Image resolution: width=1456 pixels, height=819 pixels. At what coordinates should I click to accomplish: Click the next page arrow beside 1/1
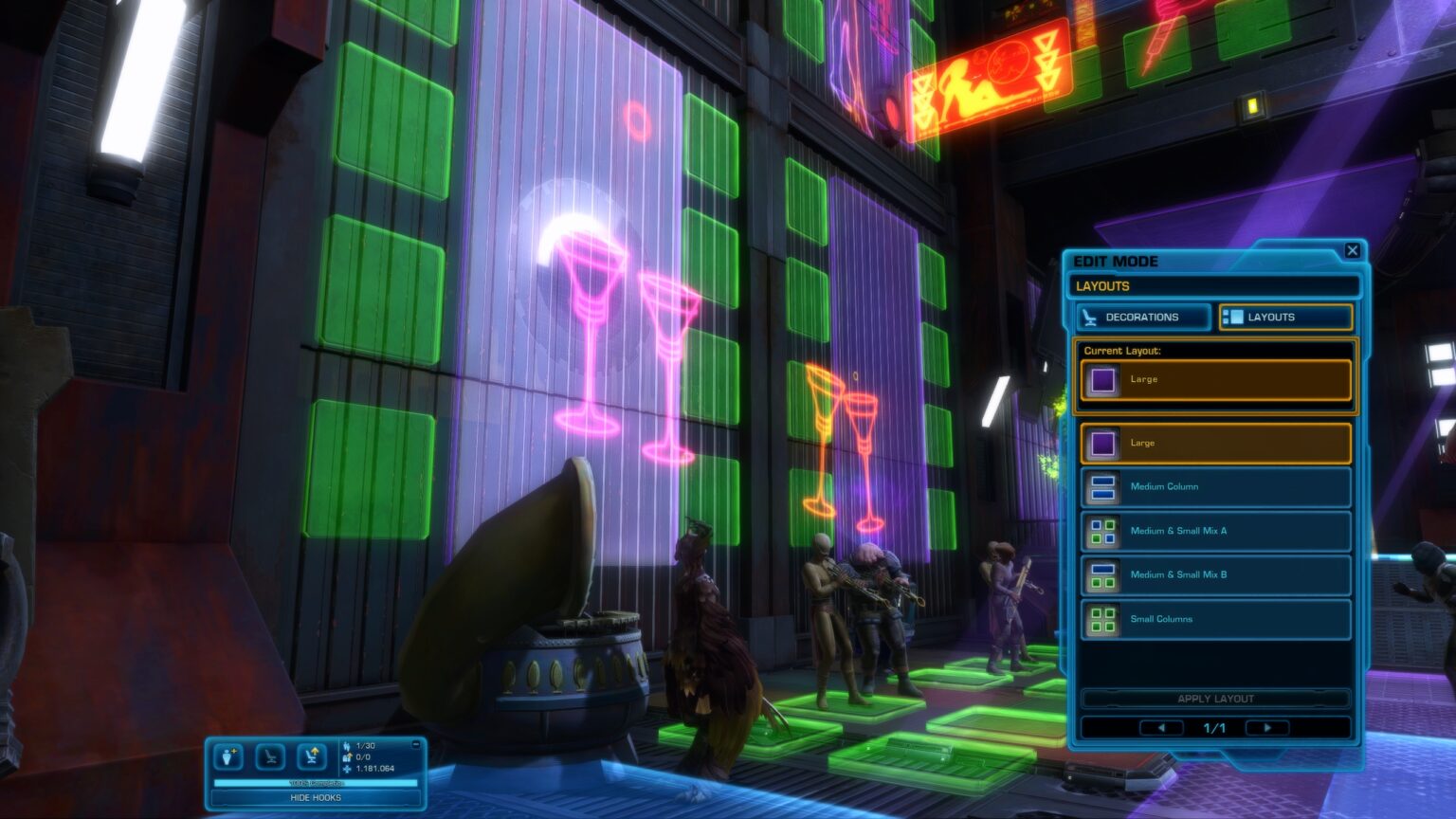pyautogui.click(x=1267, y=727)
